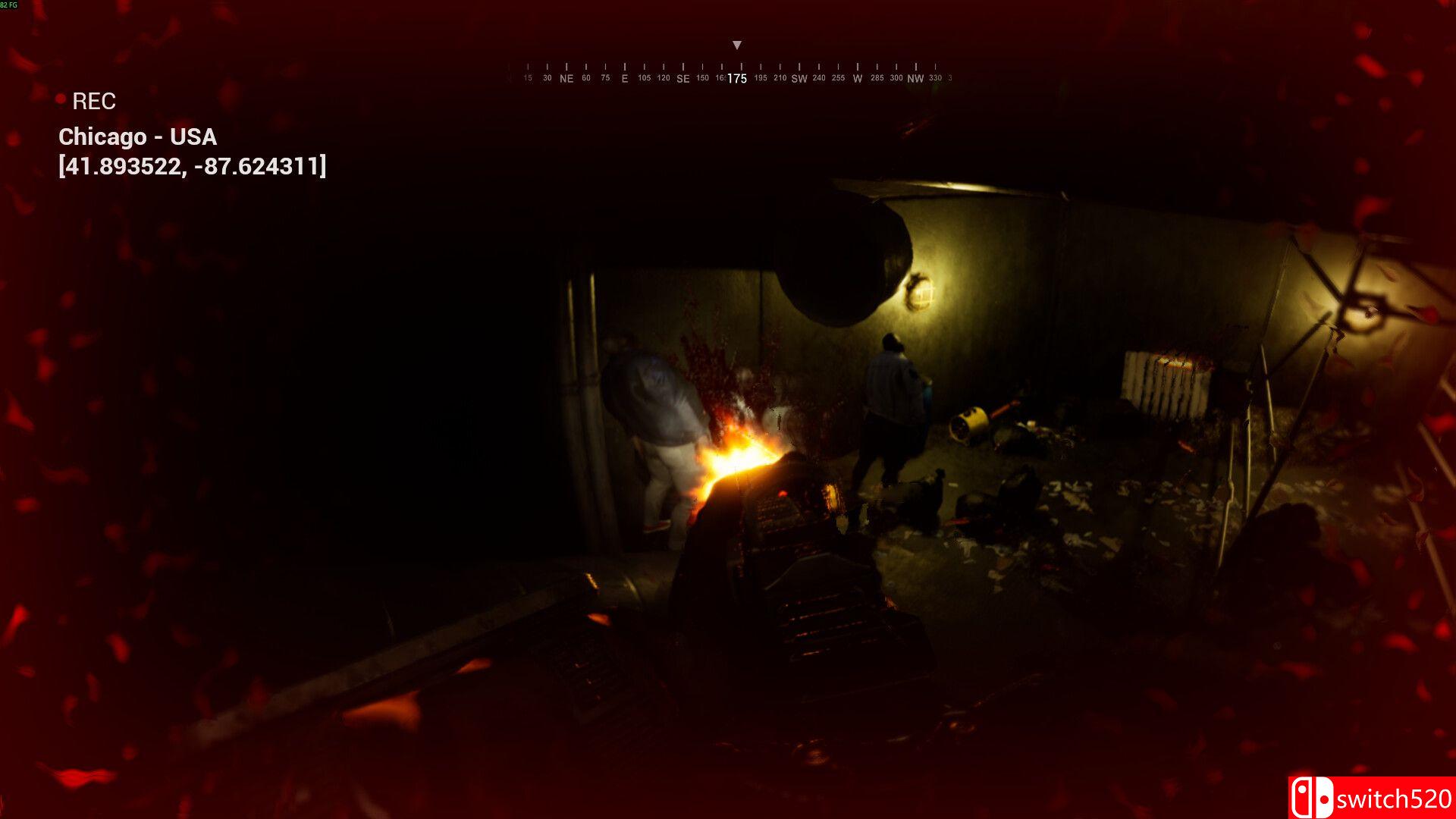The image size is (1456, 819).
Task: Click the REC text label
Action: (x=93, y=102)
